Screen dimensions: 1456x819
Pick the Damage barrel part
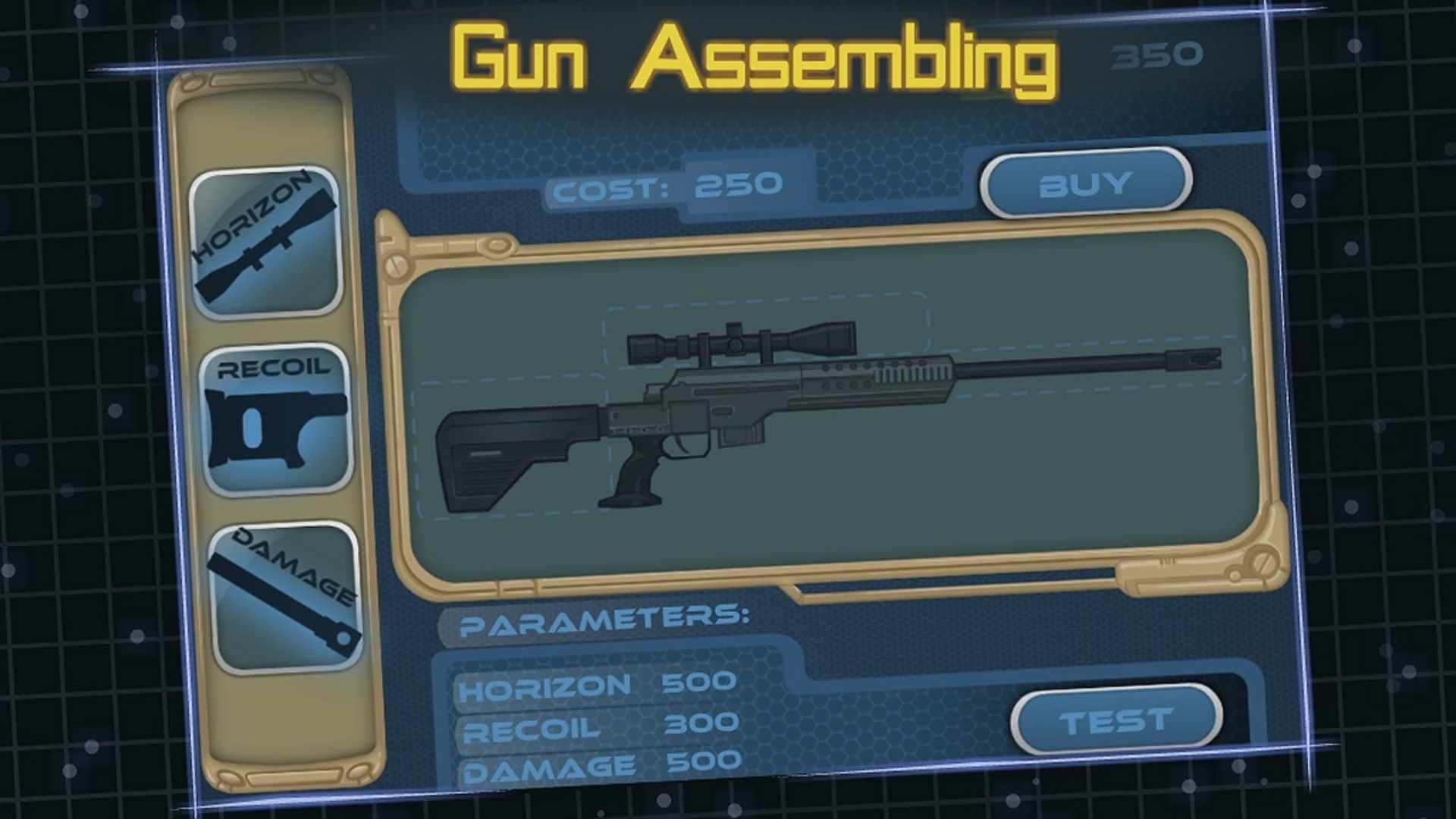(x=286, y=598)
